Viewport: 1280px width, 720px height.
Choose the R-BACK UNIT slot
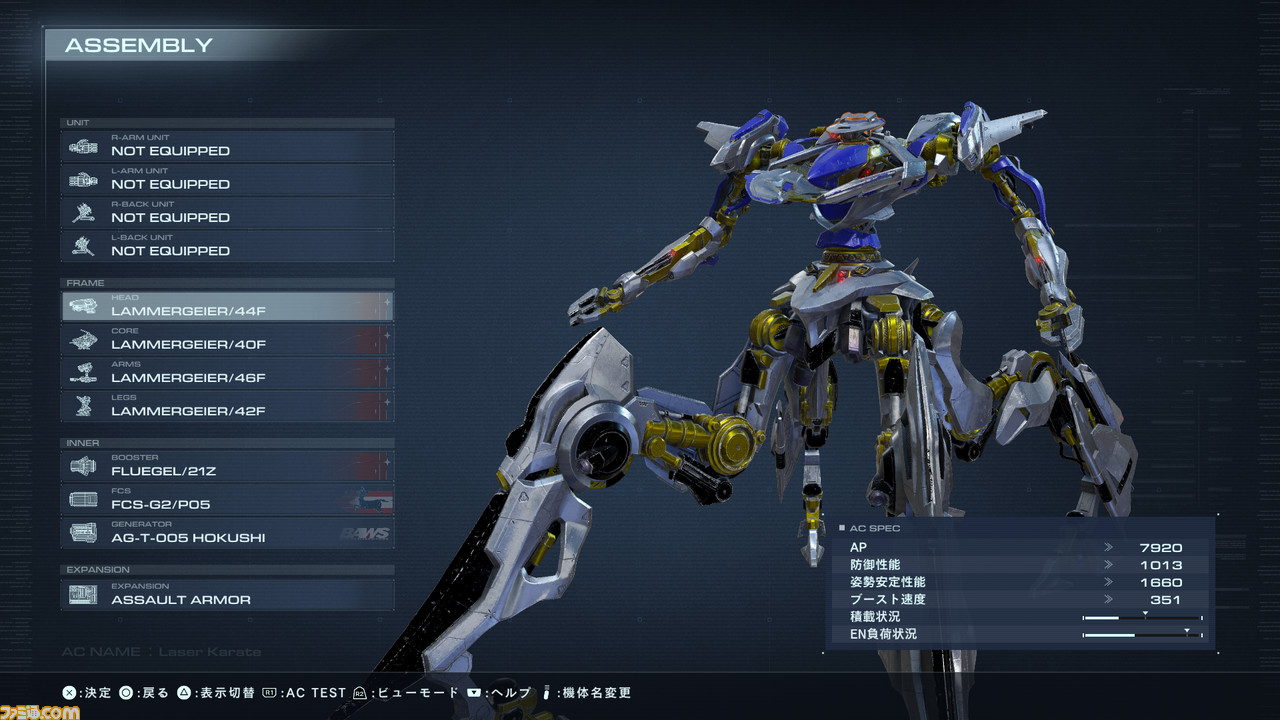point(228,213)
